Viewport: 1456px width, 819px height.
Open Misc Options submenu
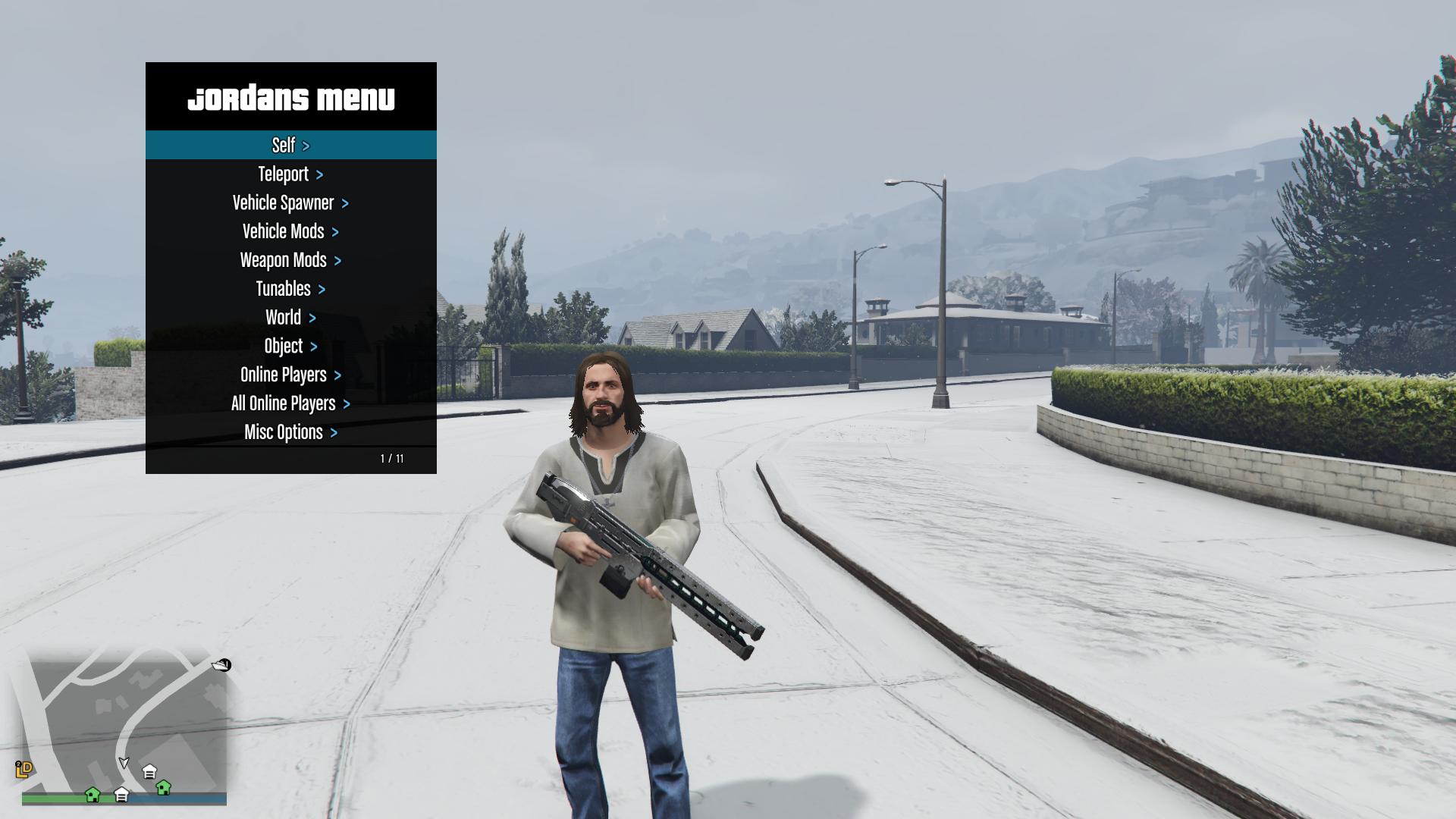pos(290,432)
